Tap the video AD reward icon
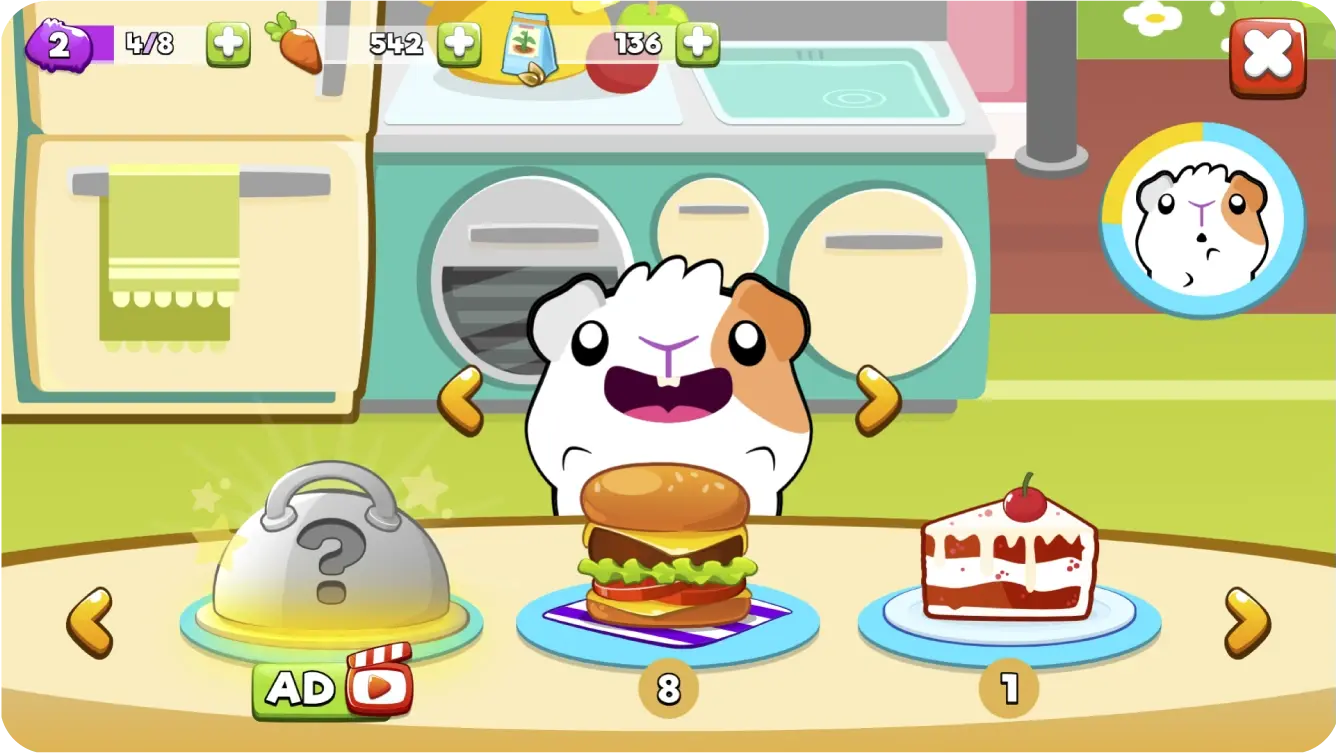 tap(333, 688)
